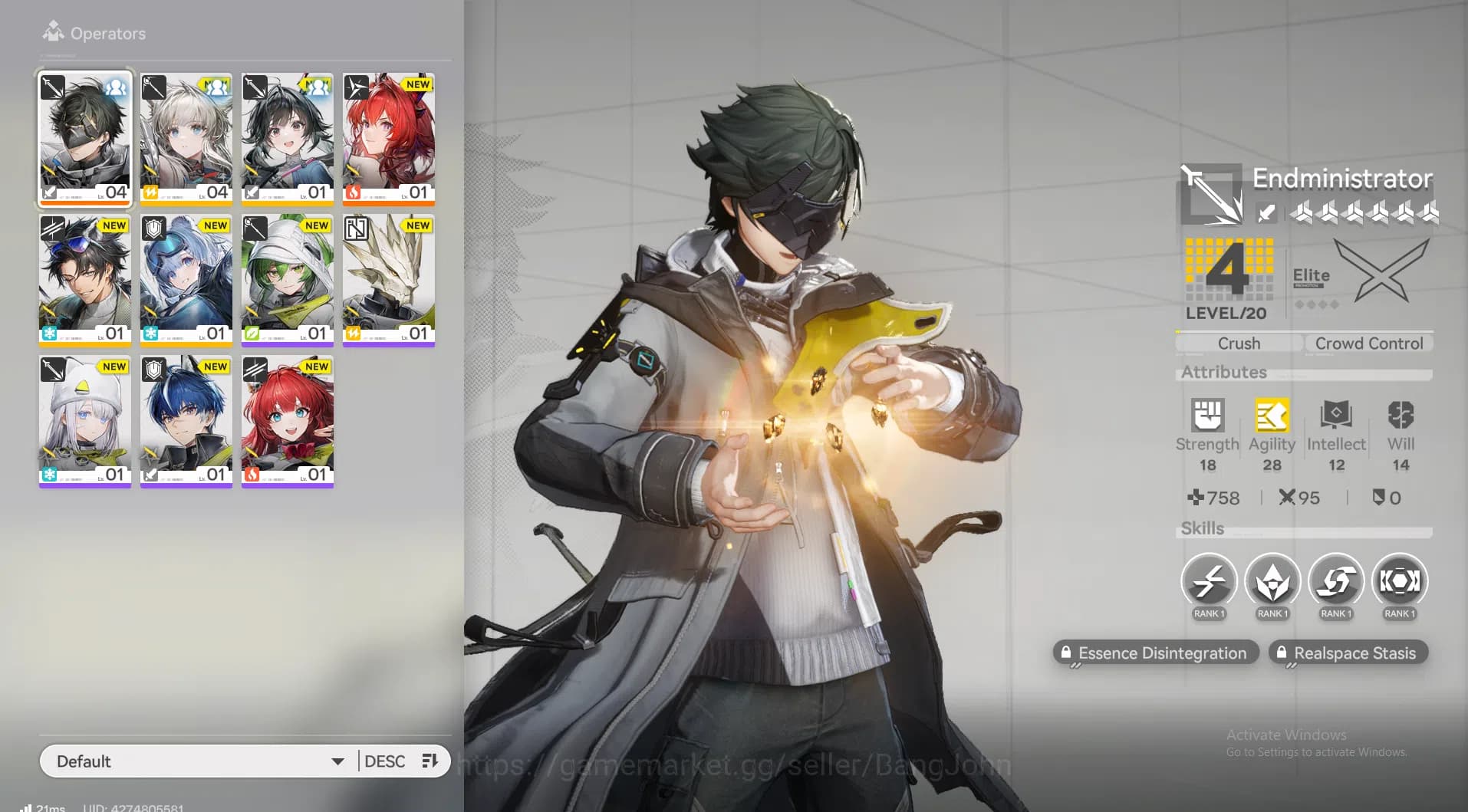
Task: Click the Operators header icon
Action: [x=52, y=31]
